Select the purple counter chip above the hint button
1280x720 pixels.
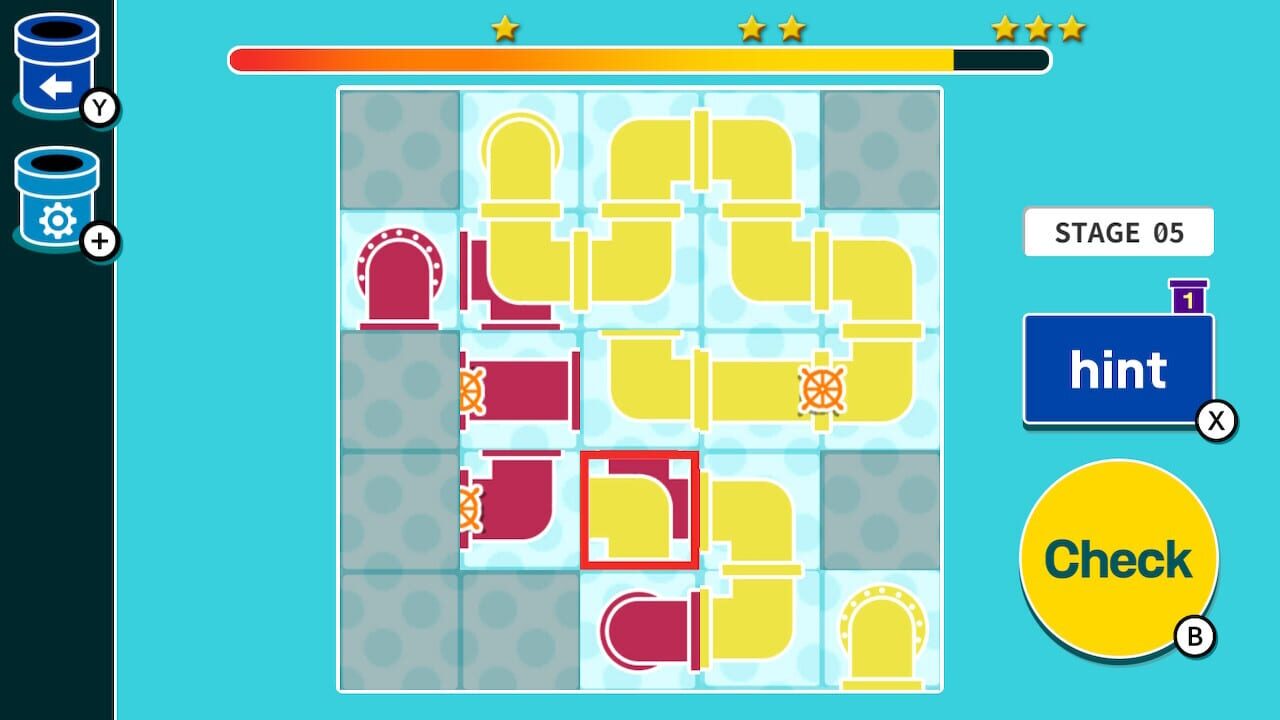(x=1185, y=297)
